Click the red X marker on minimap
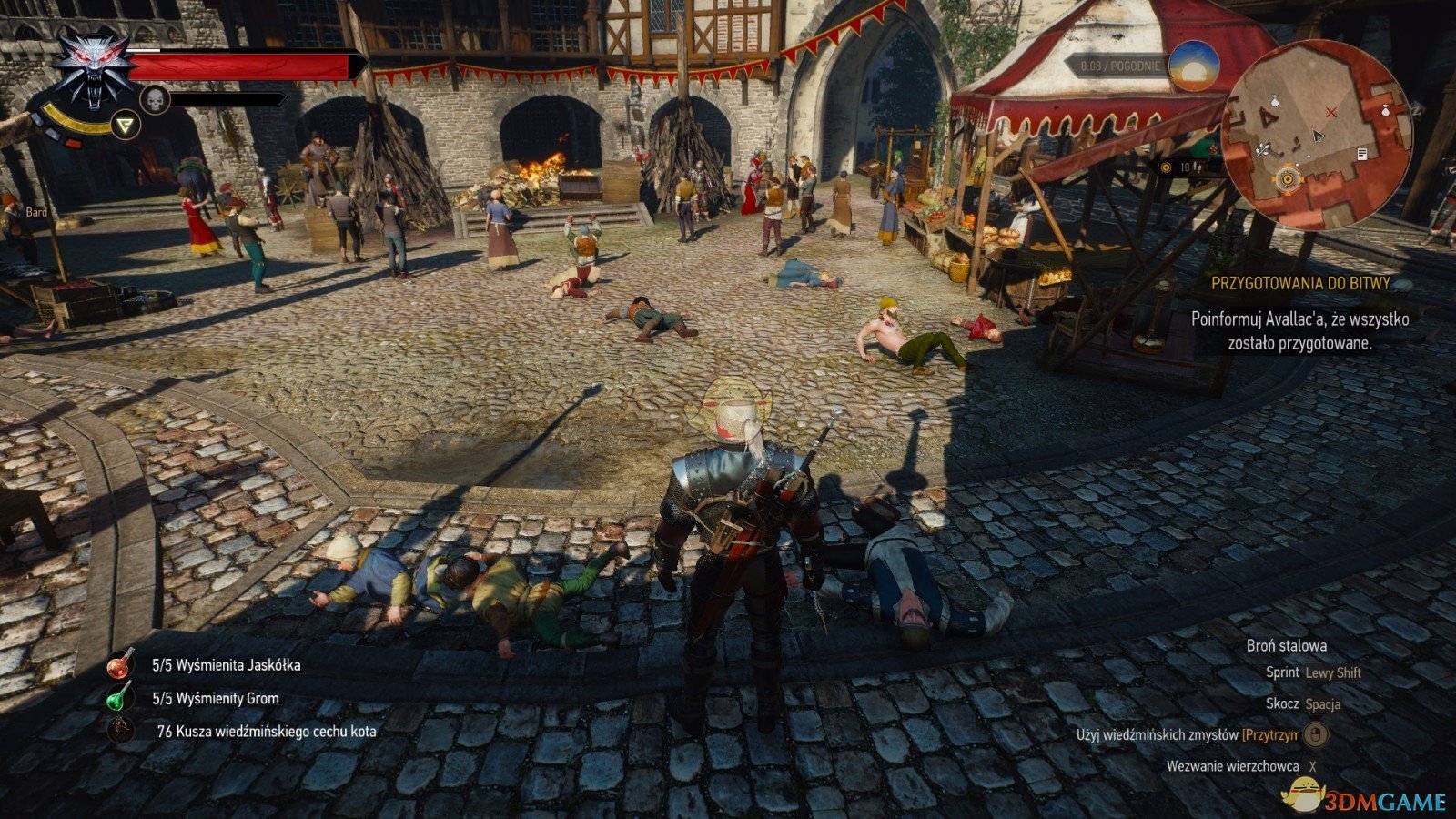The height and width of the screenshot is (819, 1456). pos(1331,112)
